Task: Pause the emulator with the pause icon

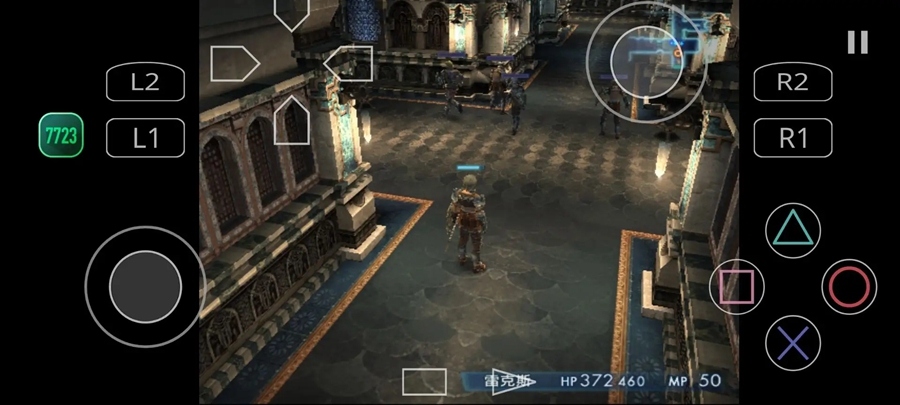Action: 857,42
